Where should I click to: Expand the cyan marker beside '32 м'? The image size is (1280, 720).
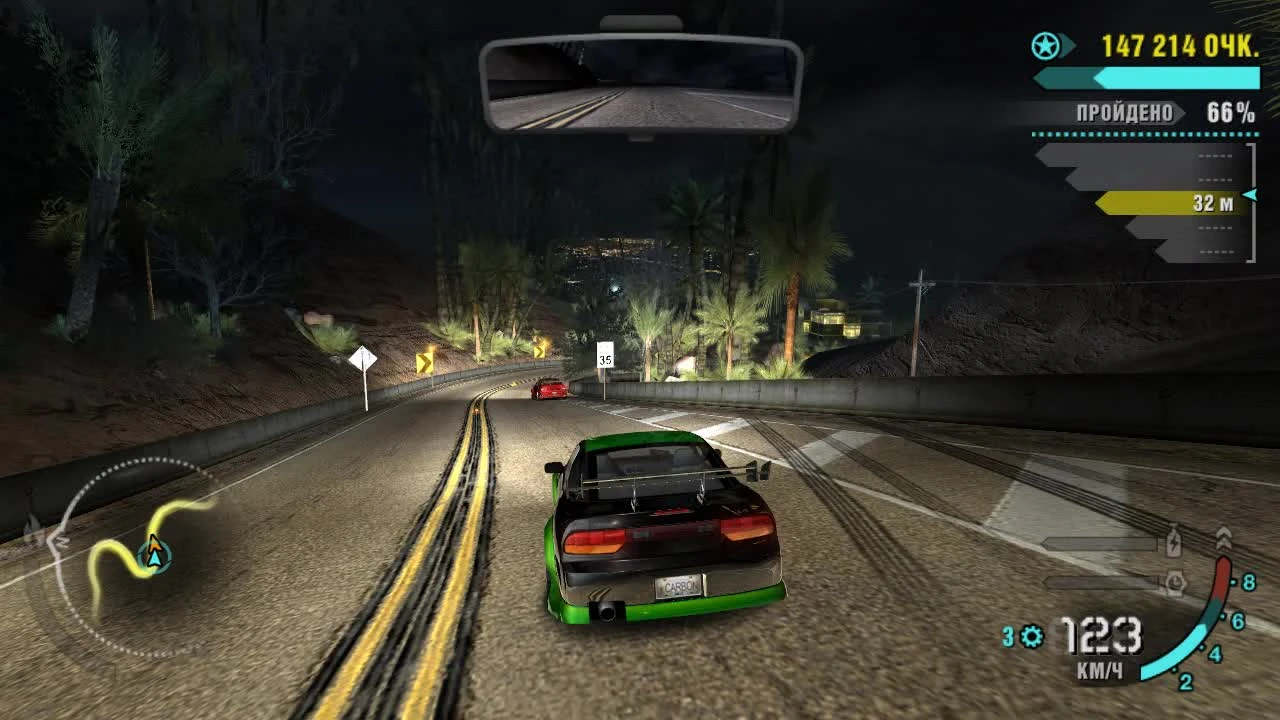1248,194
